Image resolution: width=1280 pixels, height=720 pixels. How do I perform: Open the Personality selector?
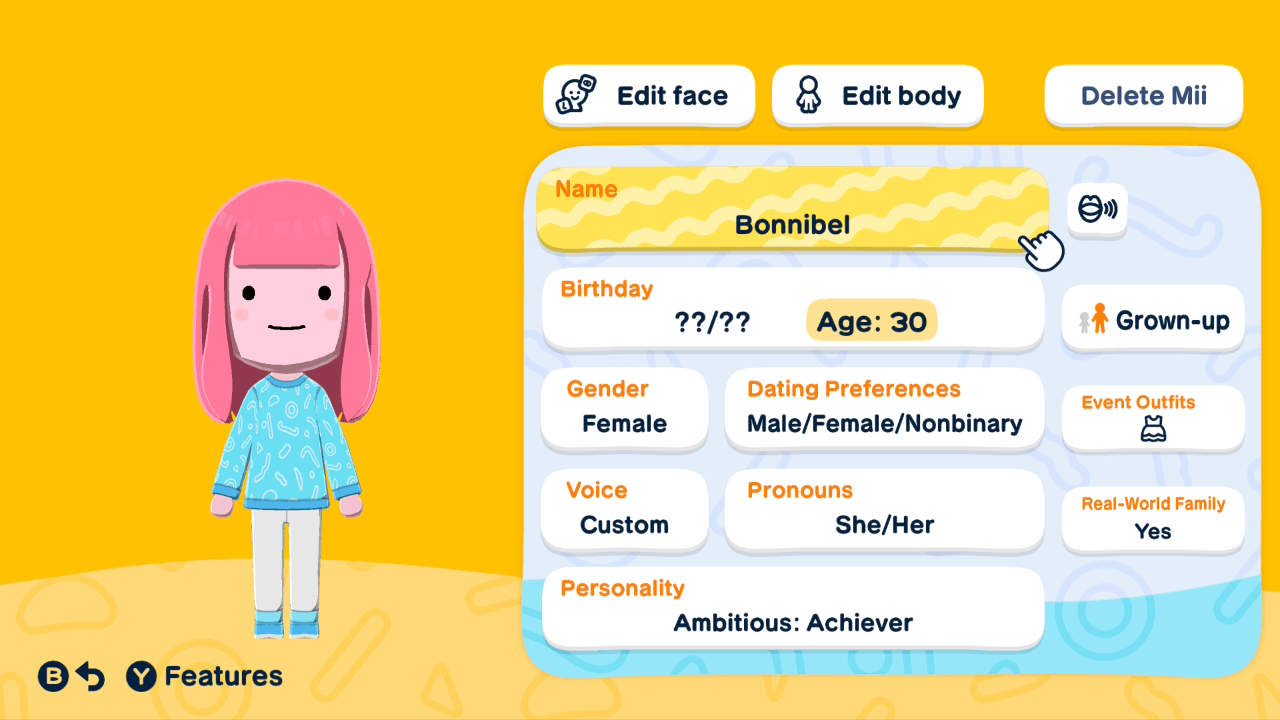click(x=792, y=608)
